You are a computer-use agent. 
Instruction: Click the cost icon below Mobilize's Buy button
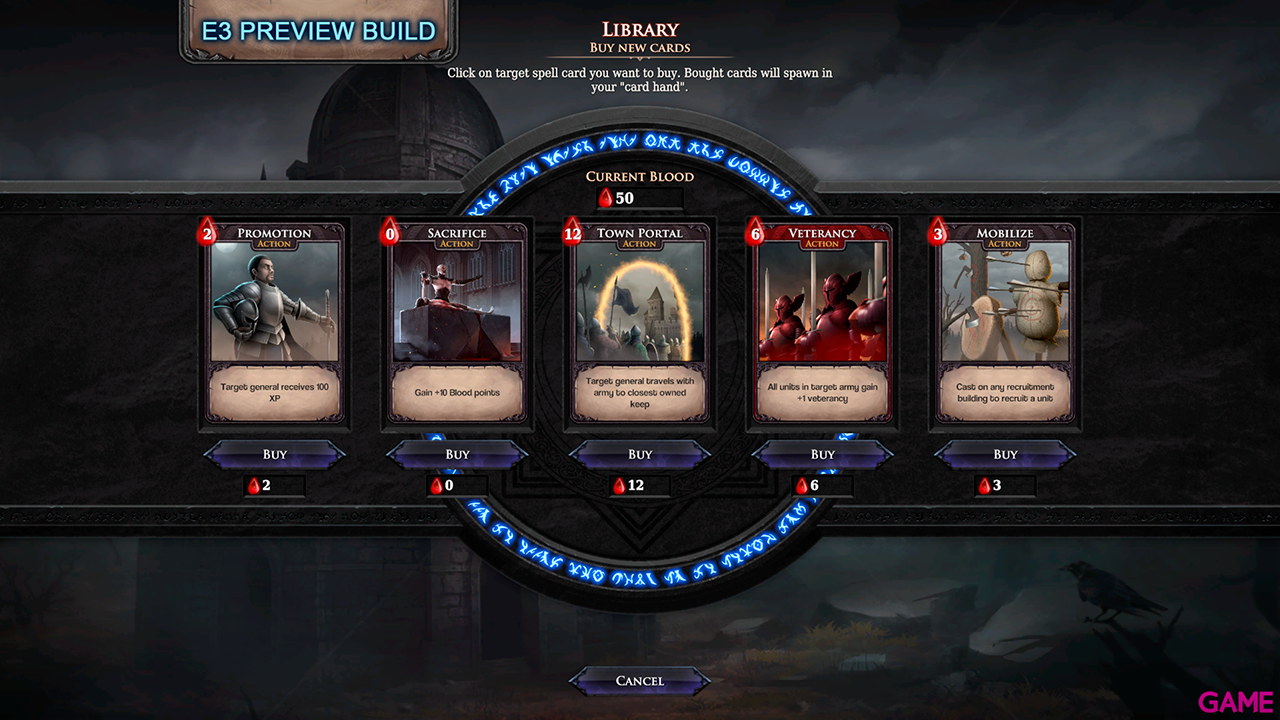986,486
